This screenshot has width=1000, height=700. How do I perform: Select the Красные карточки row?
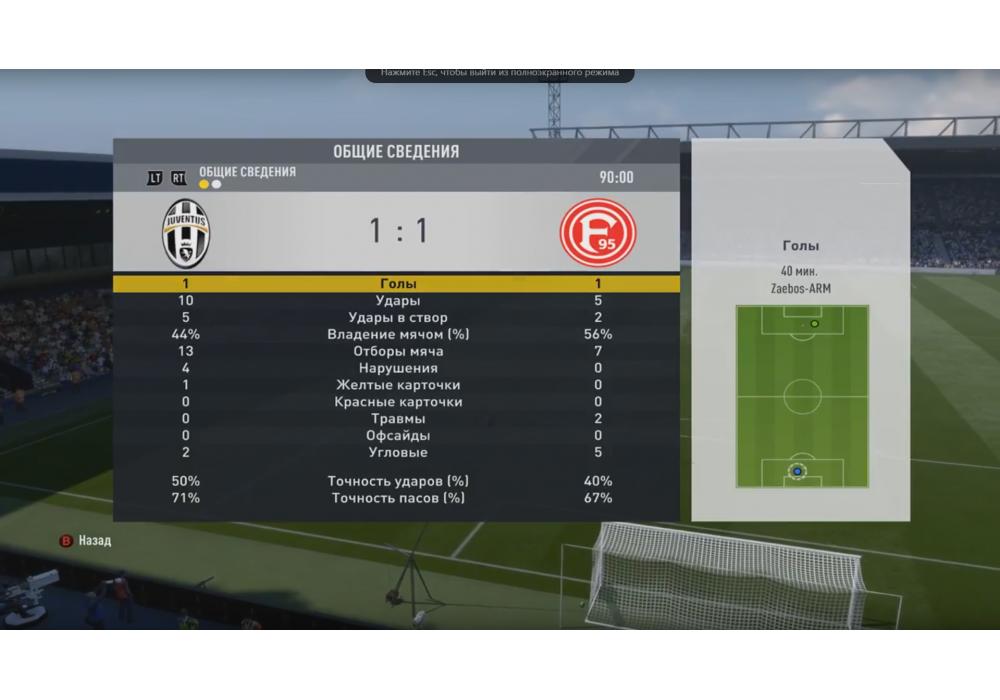[397, 403]
